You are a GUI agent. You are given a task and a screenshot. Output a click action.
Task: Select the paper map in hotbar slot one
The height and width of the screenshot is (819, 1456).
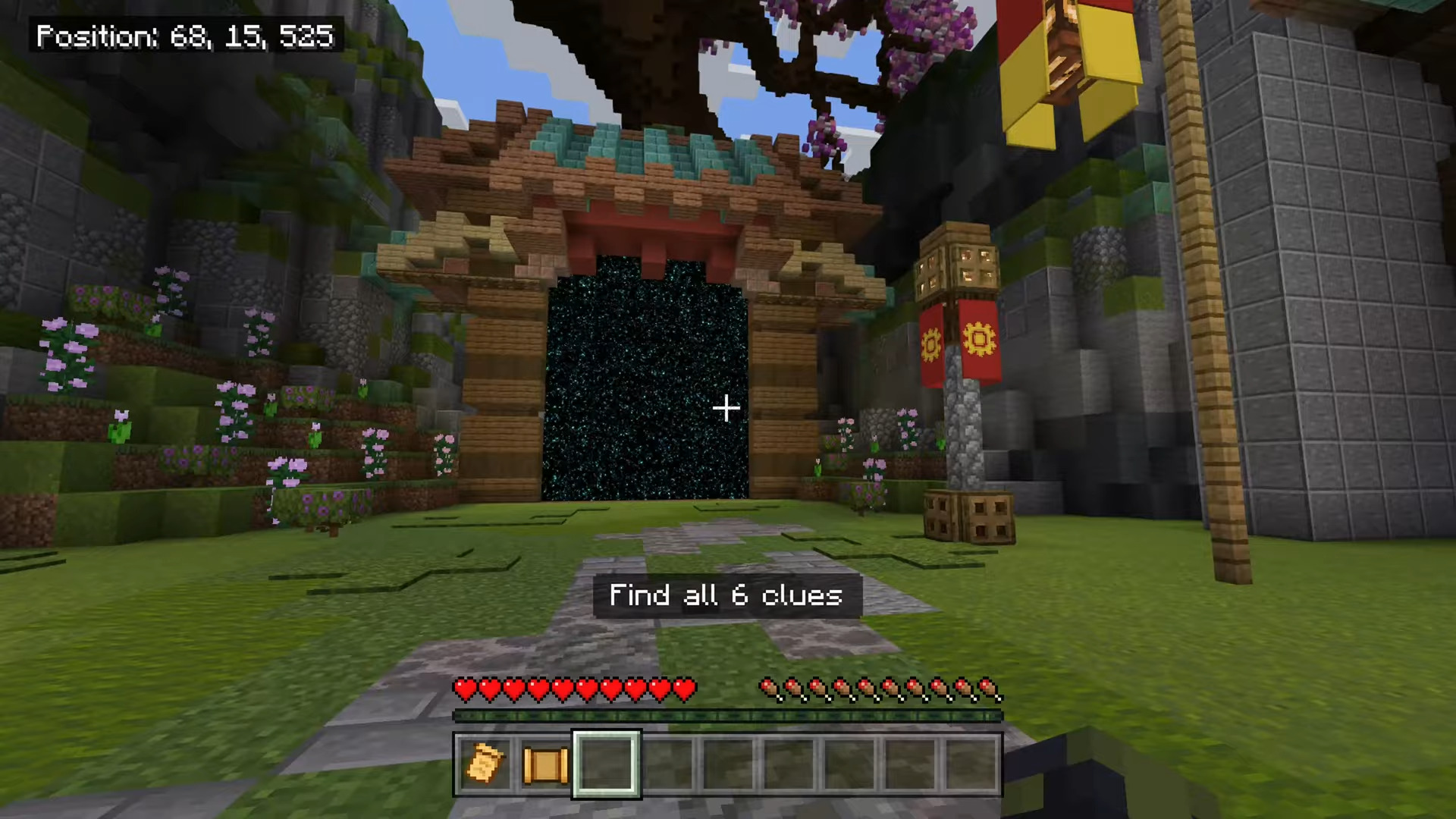click(x=484, y=763)
